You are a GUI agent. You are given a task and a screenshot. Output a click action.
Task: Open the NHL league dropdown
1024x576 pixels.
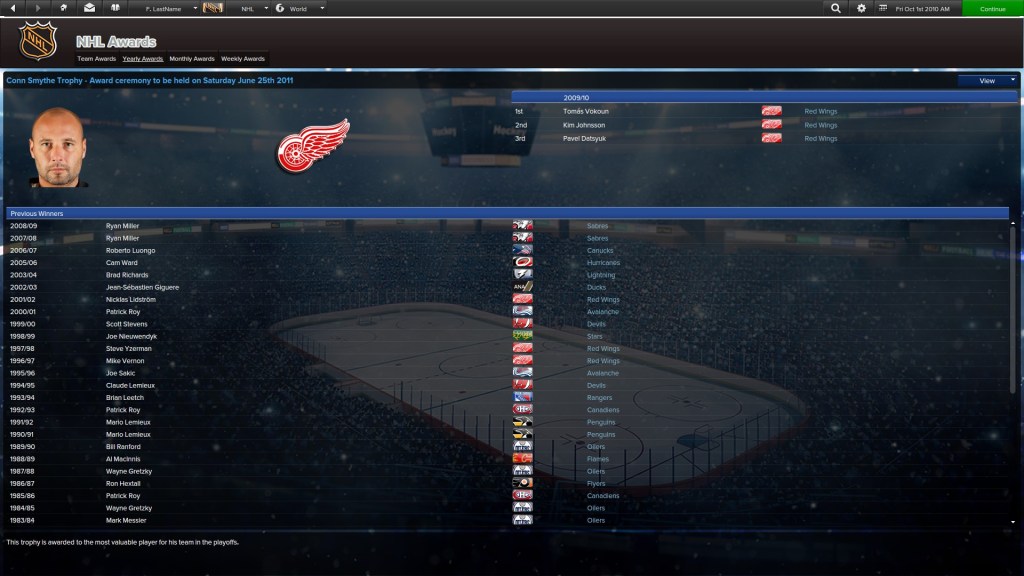pyautogui.click(x=252, y=8)
